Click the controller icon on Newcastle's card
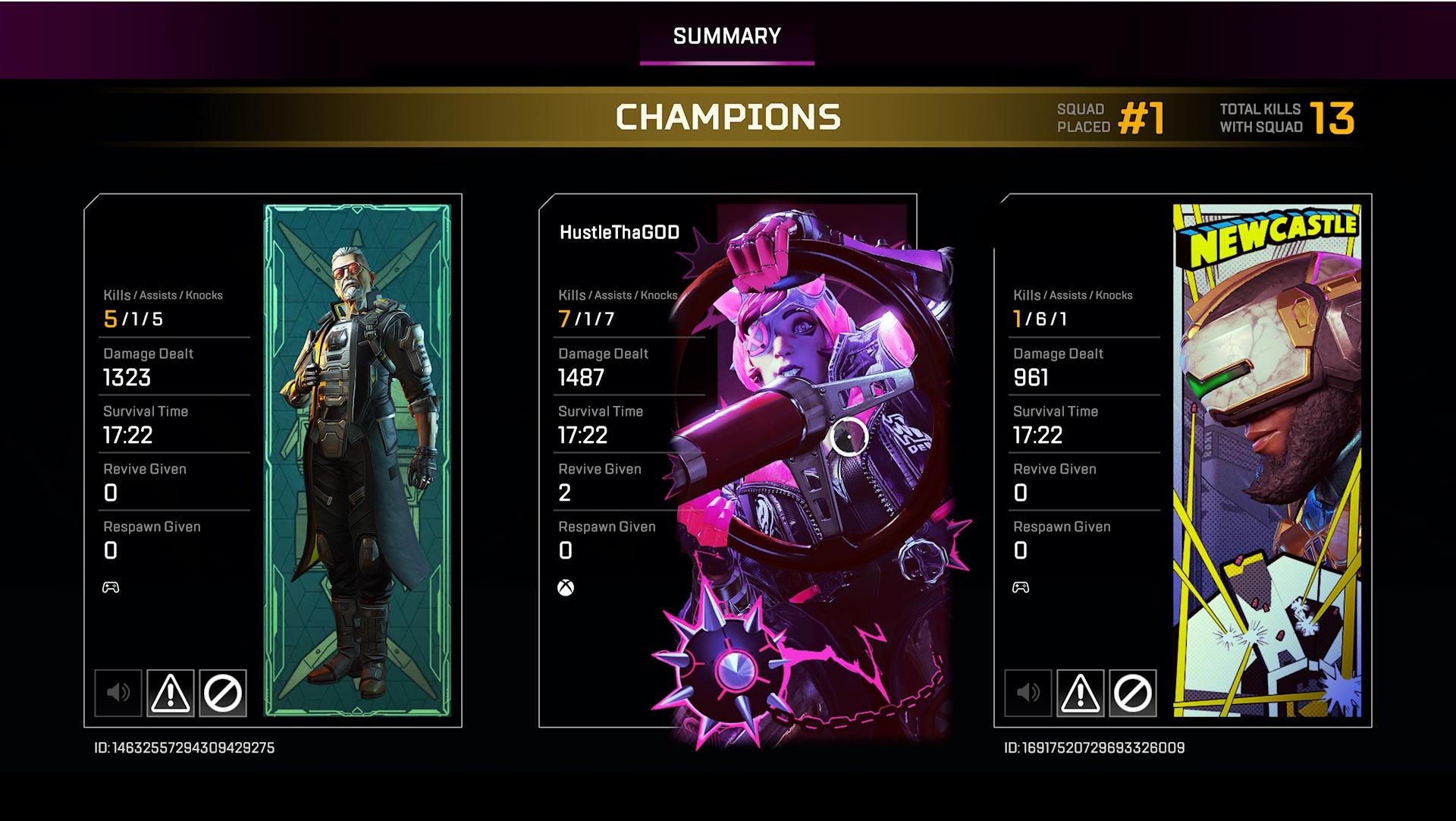The height and width of the screenshot is (821, 1456). pos(1021,587)
